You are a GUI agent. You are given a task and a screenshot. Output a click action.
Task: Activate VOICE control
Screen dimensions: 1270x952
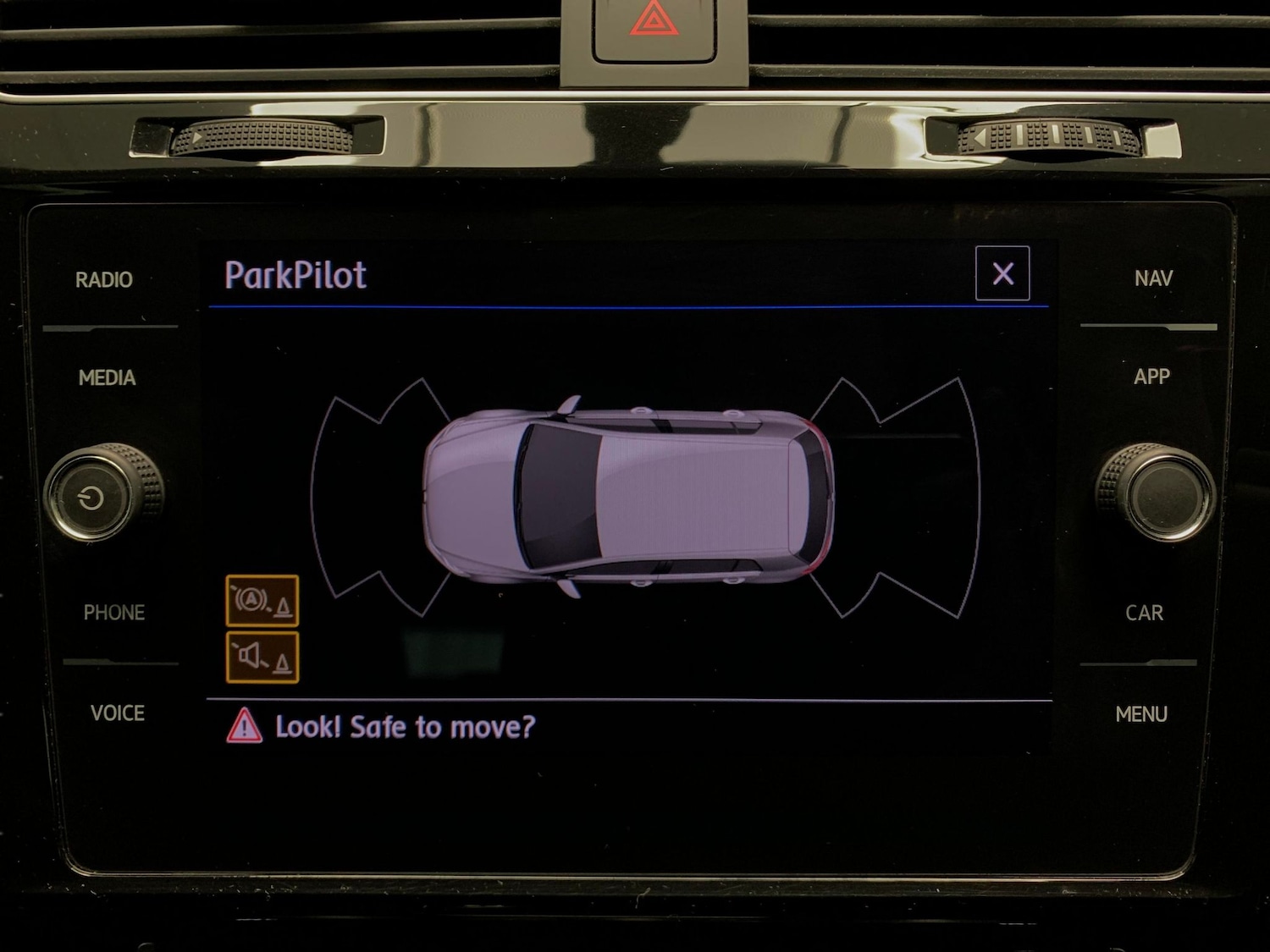coord(119,713)
